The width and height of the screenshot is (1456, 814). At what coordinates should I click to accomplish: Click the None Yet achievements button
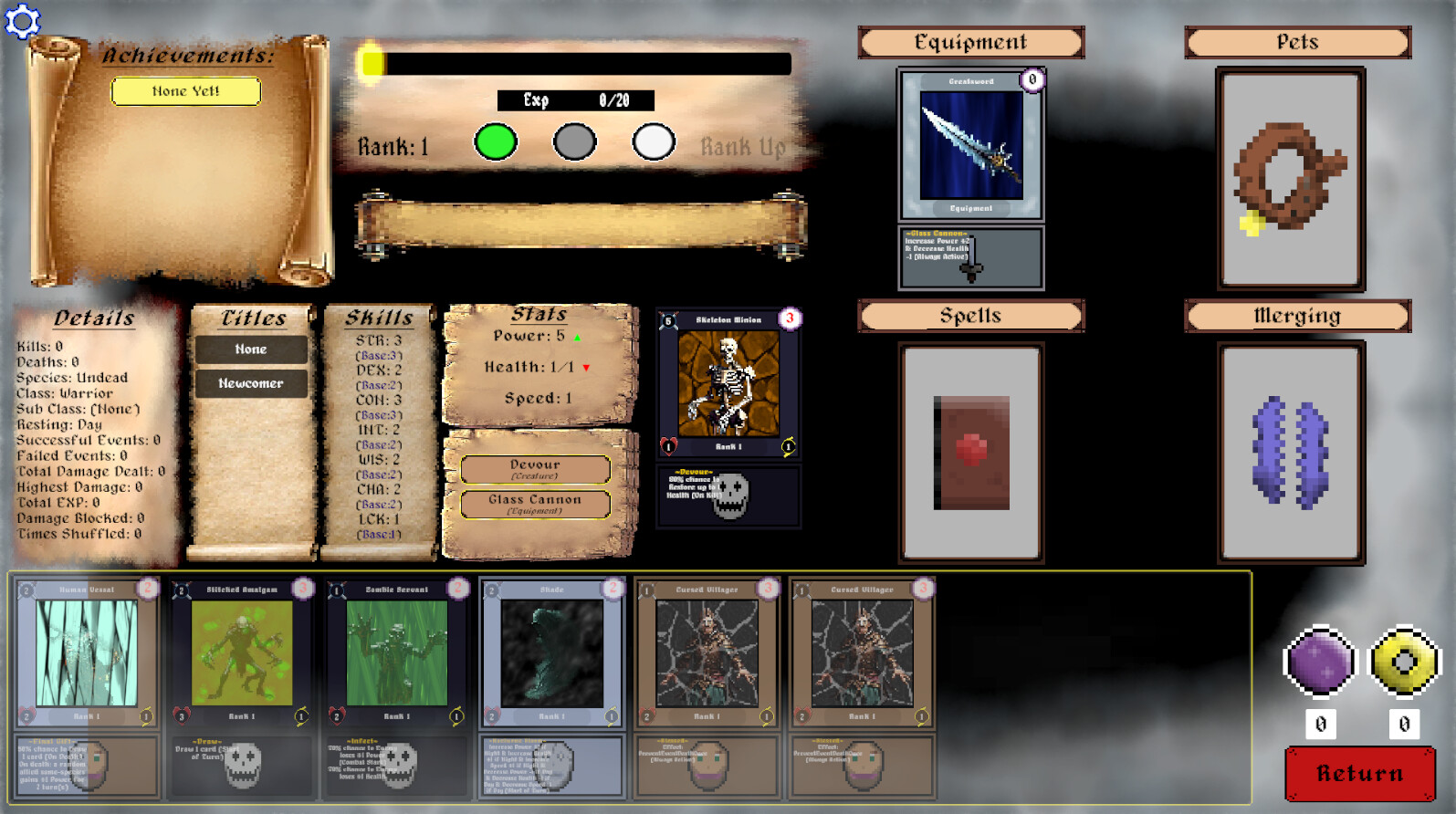(185, 91)
